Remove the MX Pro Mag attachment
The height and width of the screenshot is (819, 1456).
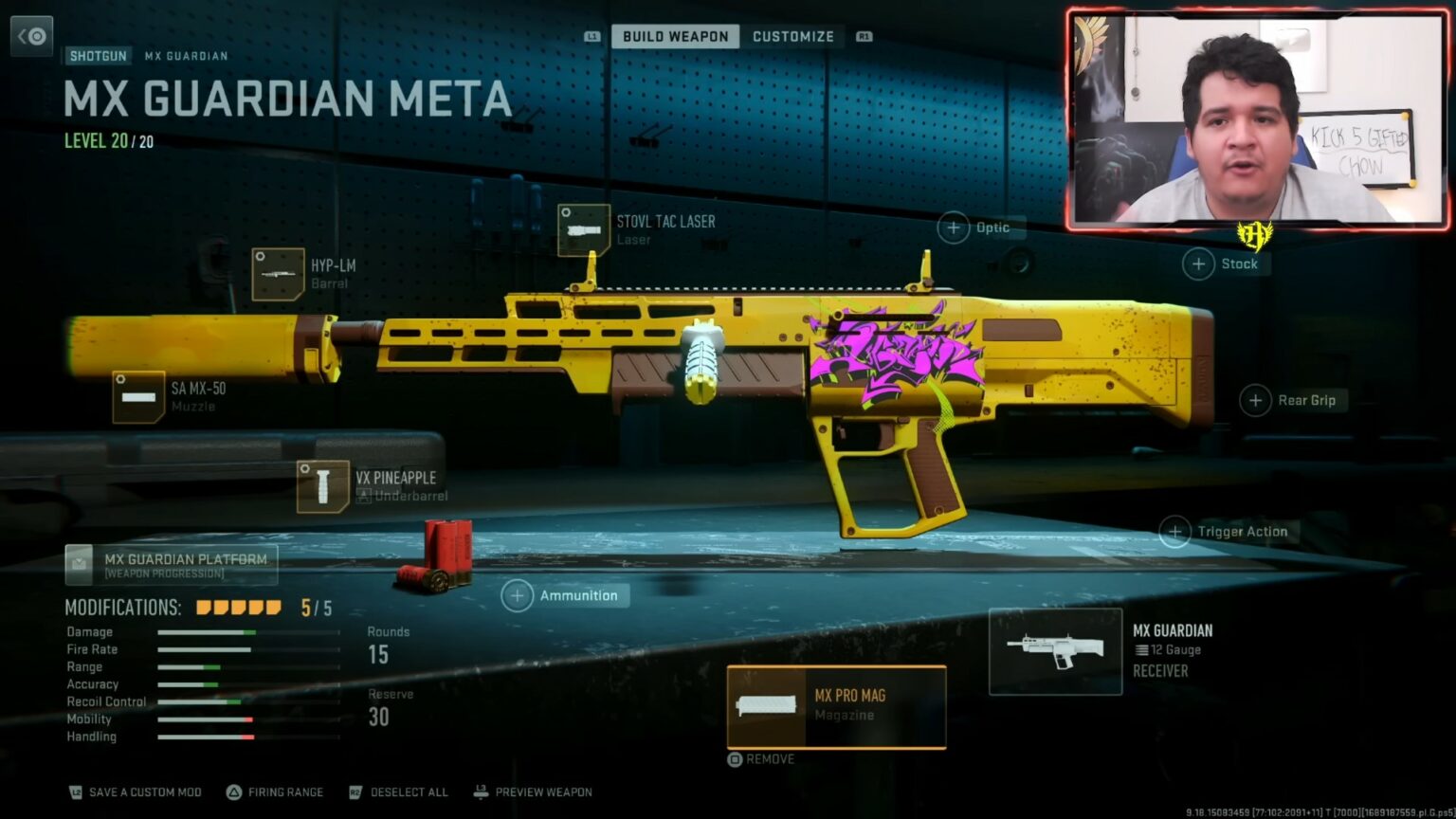click(760, 759)
